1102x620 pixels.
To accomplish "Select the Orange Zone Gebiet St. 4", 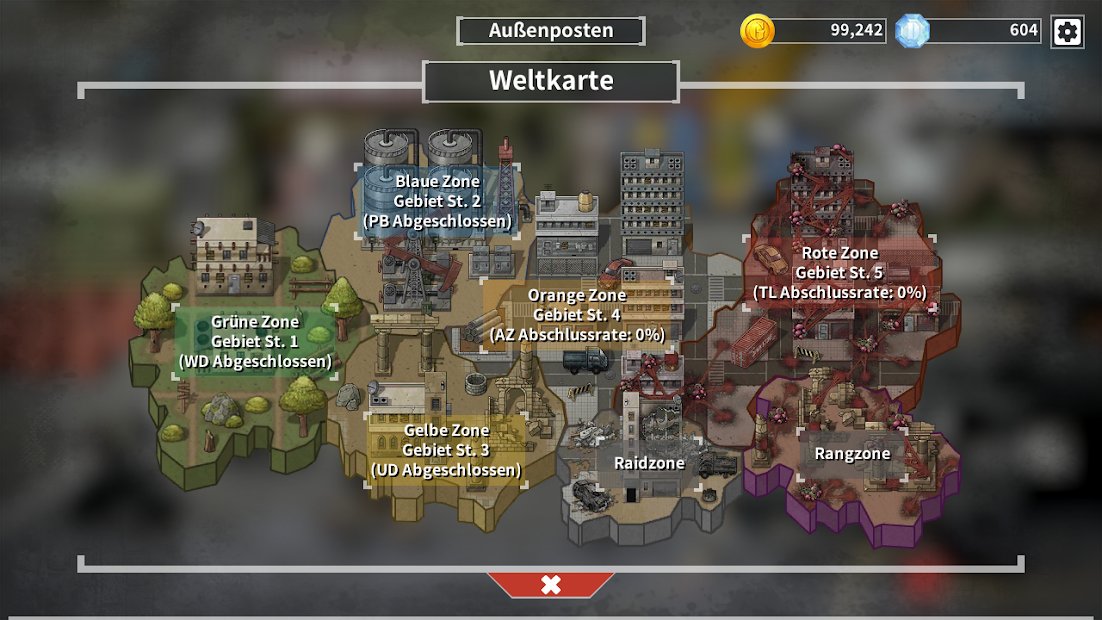I will pos(577,315).
